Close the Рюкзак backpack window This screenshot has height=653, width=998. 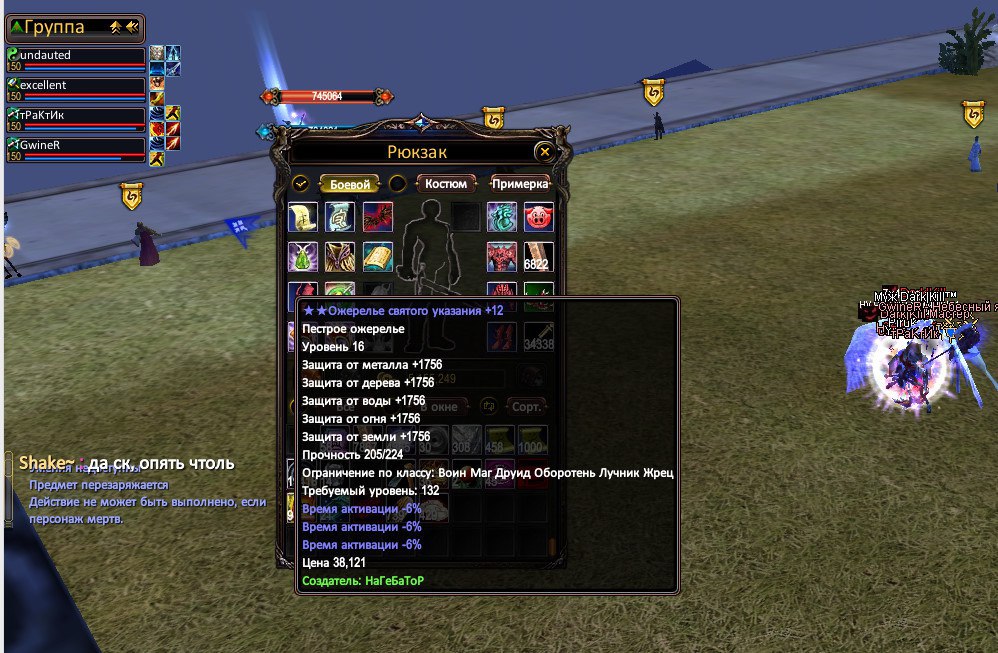[544, 152]
